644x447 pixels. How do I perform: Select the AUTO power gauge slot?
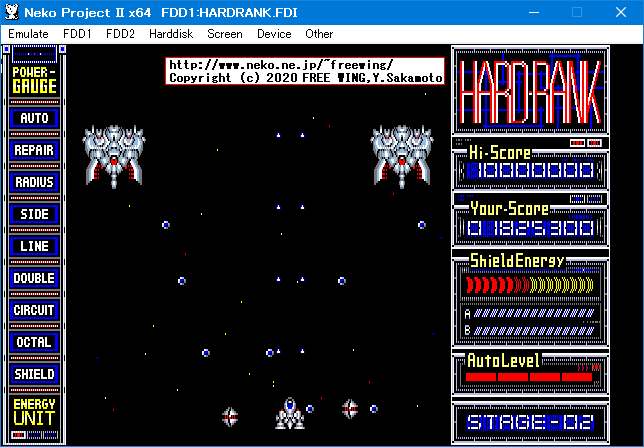point(34,119)
